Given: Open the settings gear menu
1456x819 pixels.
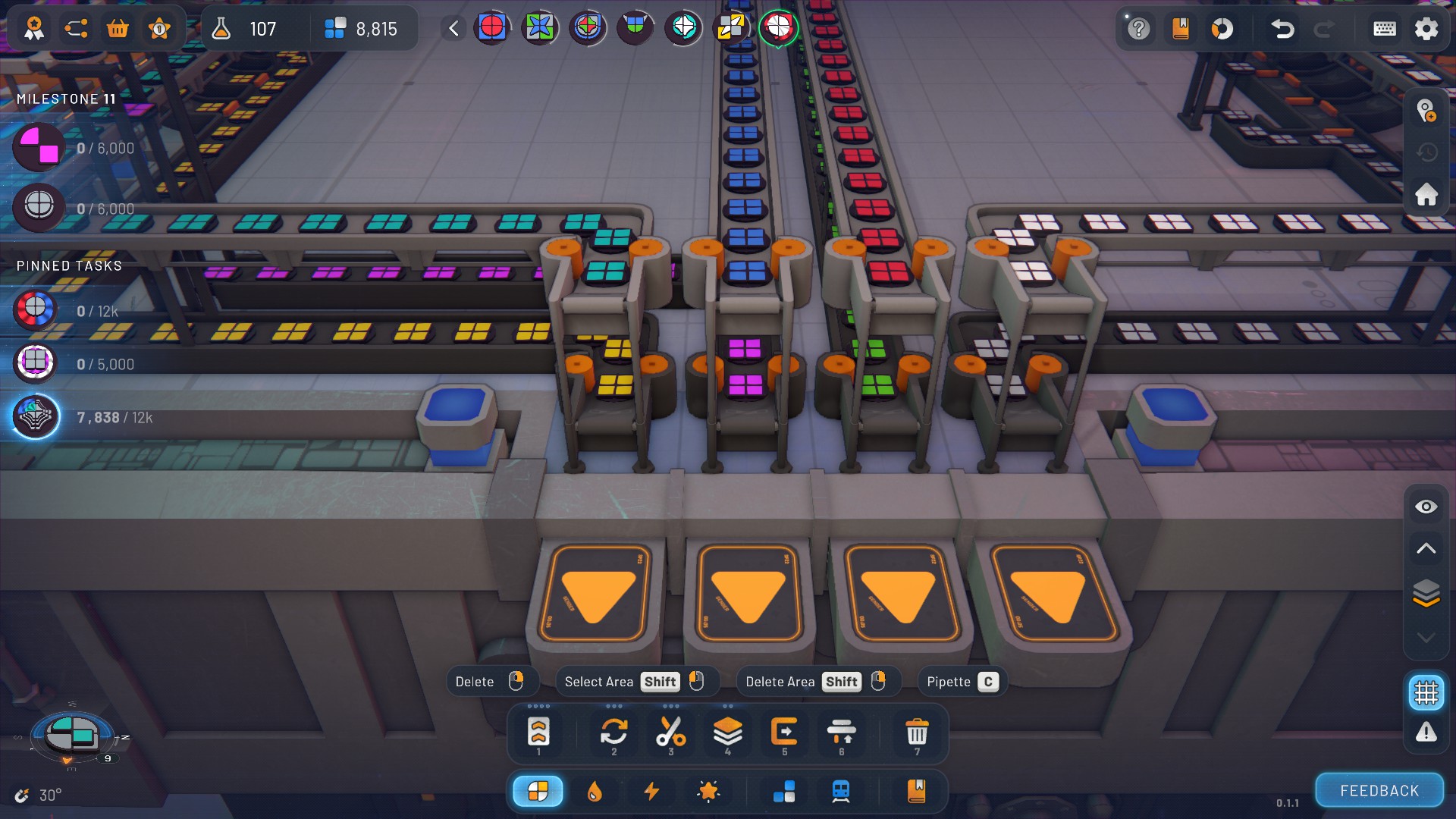Looking at the screenshot, I should coord(1426,29).
